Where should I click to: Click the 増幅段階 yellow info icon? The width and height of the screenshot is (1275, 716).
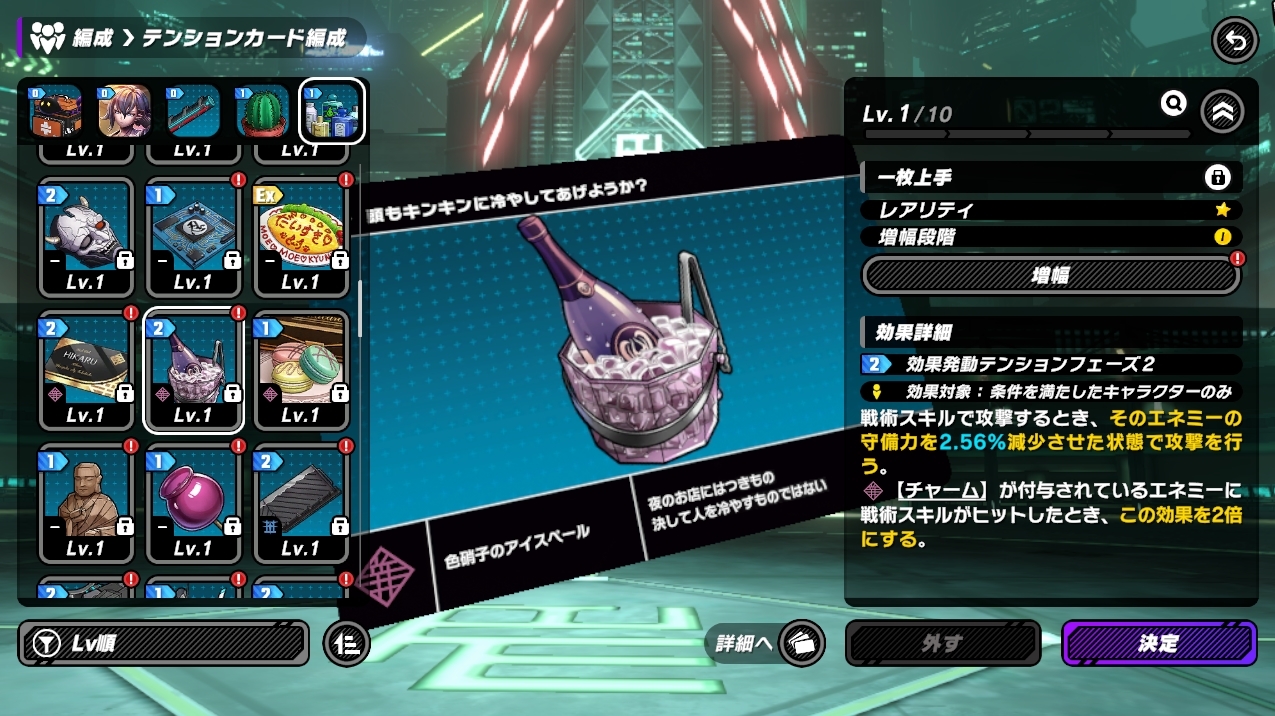pyautogui.click(x=1222, y=237)
